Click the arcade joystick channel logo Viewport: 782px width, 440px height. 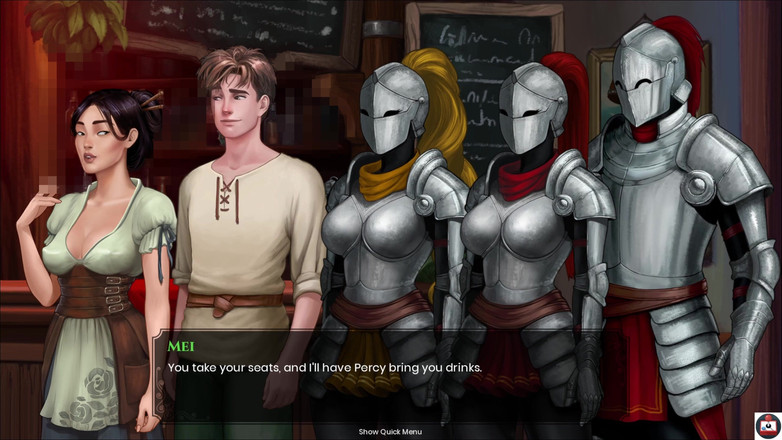(767, 425)
